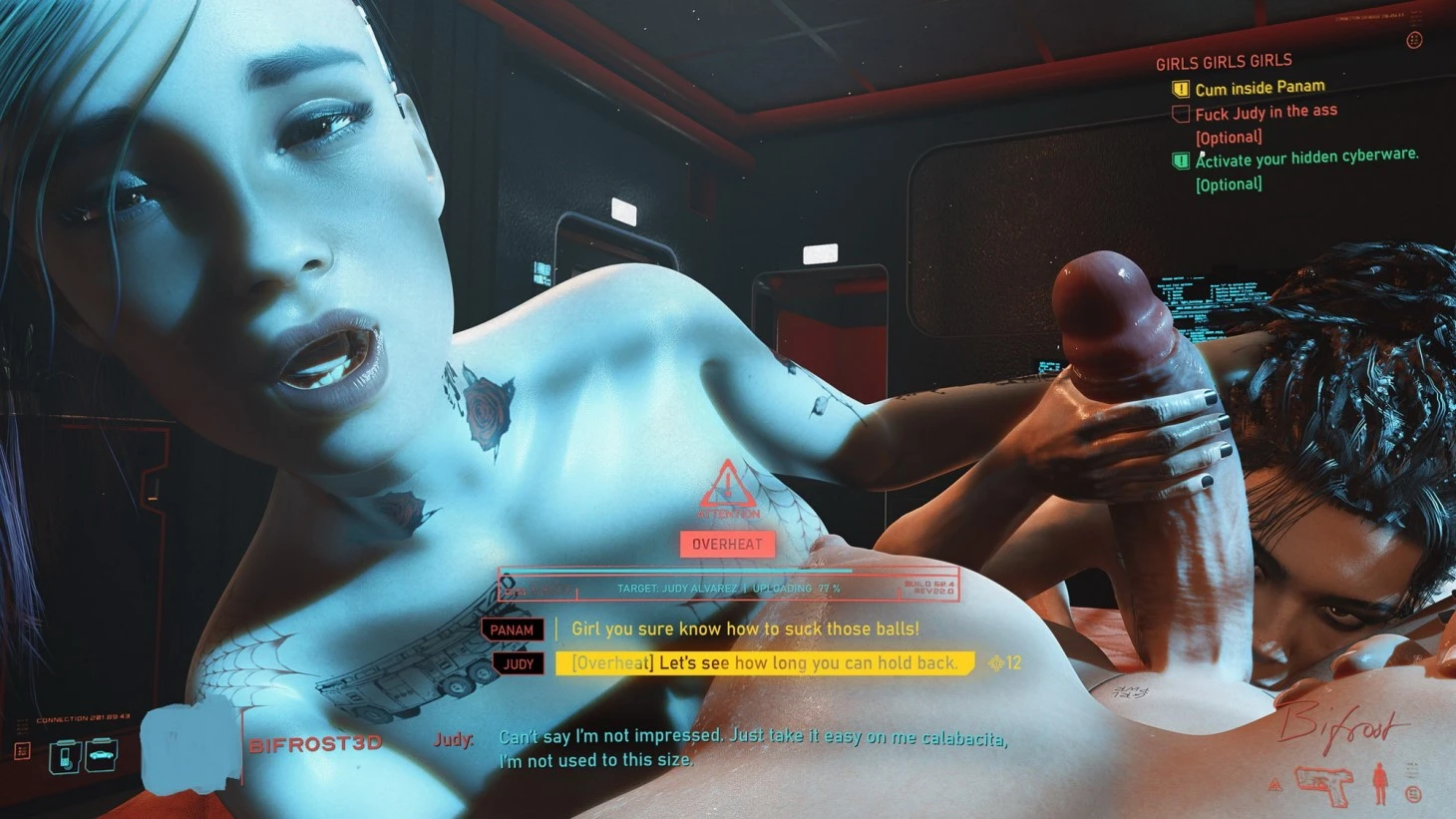
Task: Click the vehicle call car icon
Action: coord(101,755)
